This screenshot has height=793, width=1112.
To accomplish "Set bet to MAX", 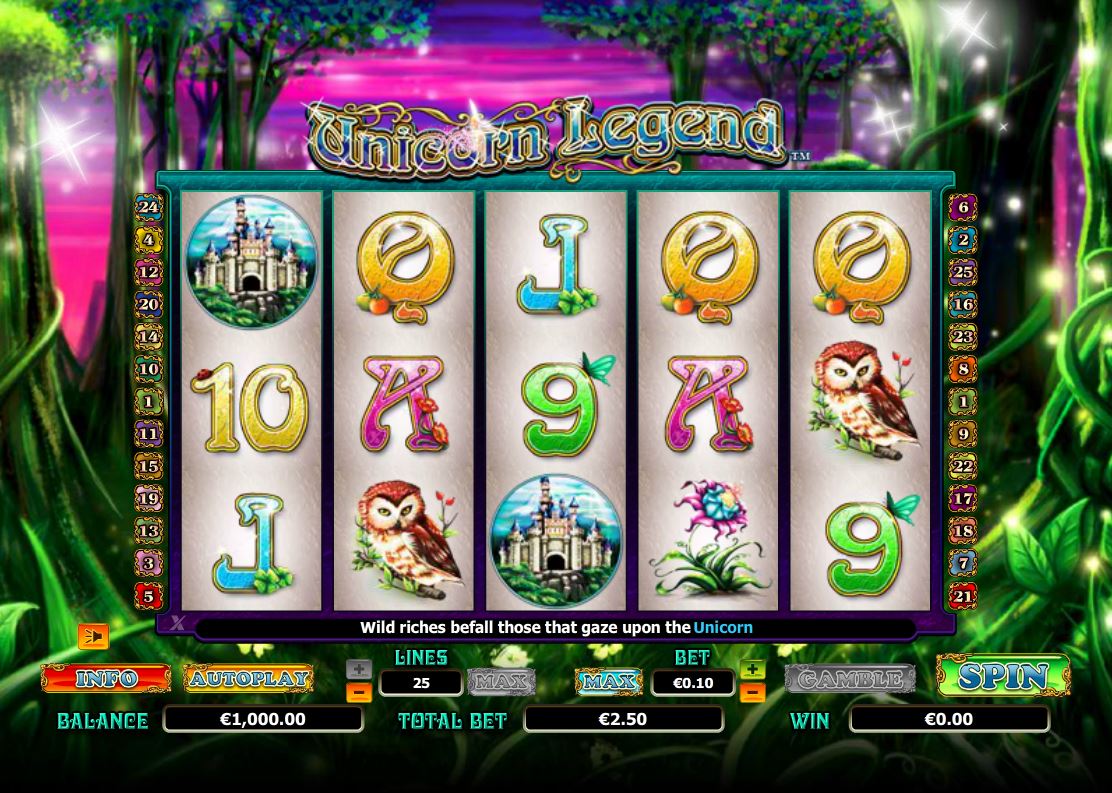I will click(609, 682).
